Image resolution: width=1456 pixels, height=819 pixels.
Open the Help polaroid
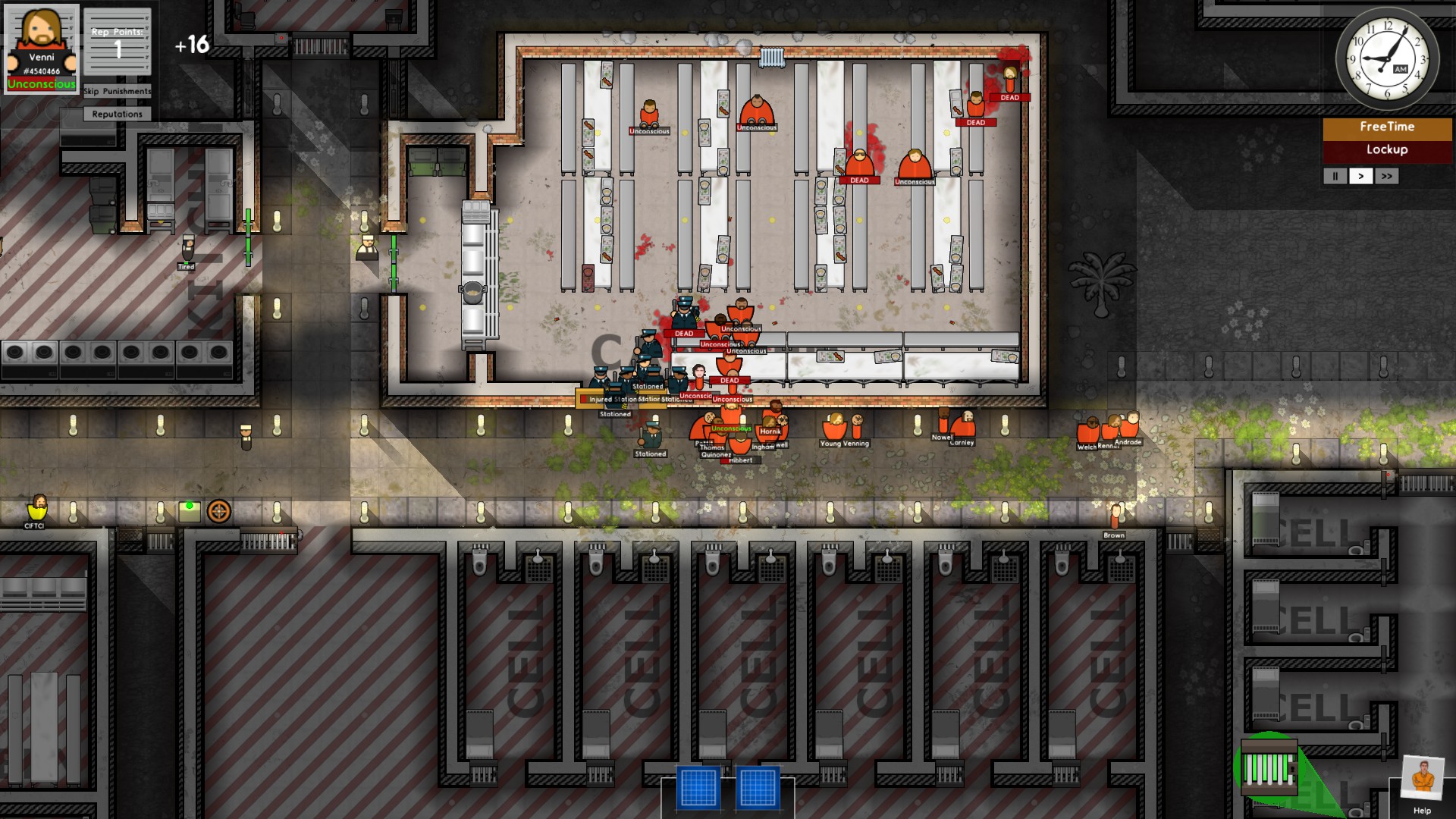[x=1421, y=781]
